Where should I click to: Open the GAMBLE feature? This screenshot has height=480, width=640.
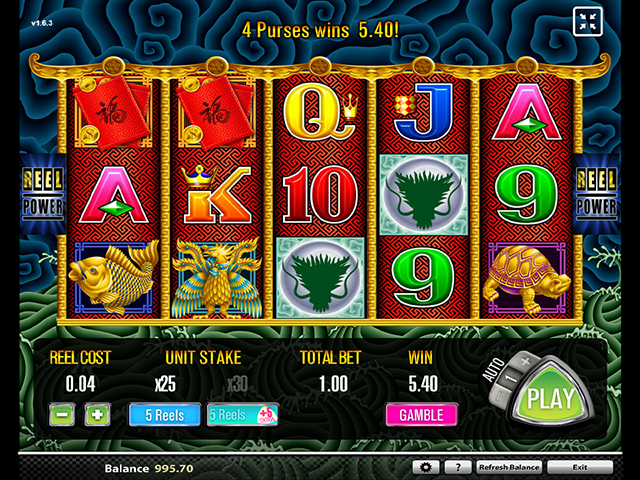[x=421, y=414]
